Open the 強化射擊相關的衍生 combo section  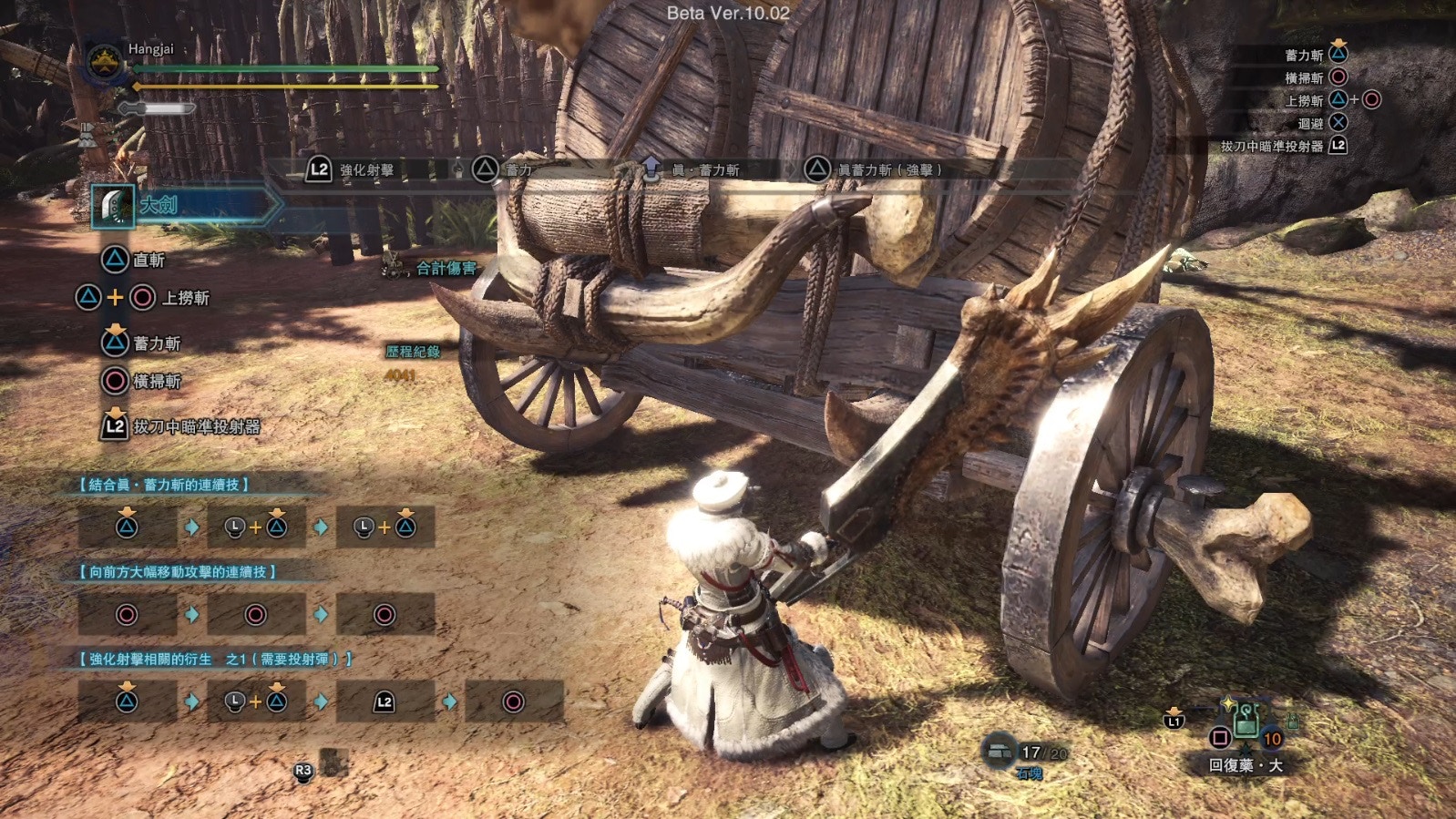coord(215,659)
